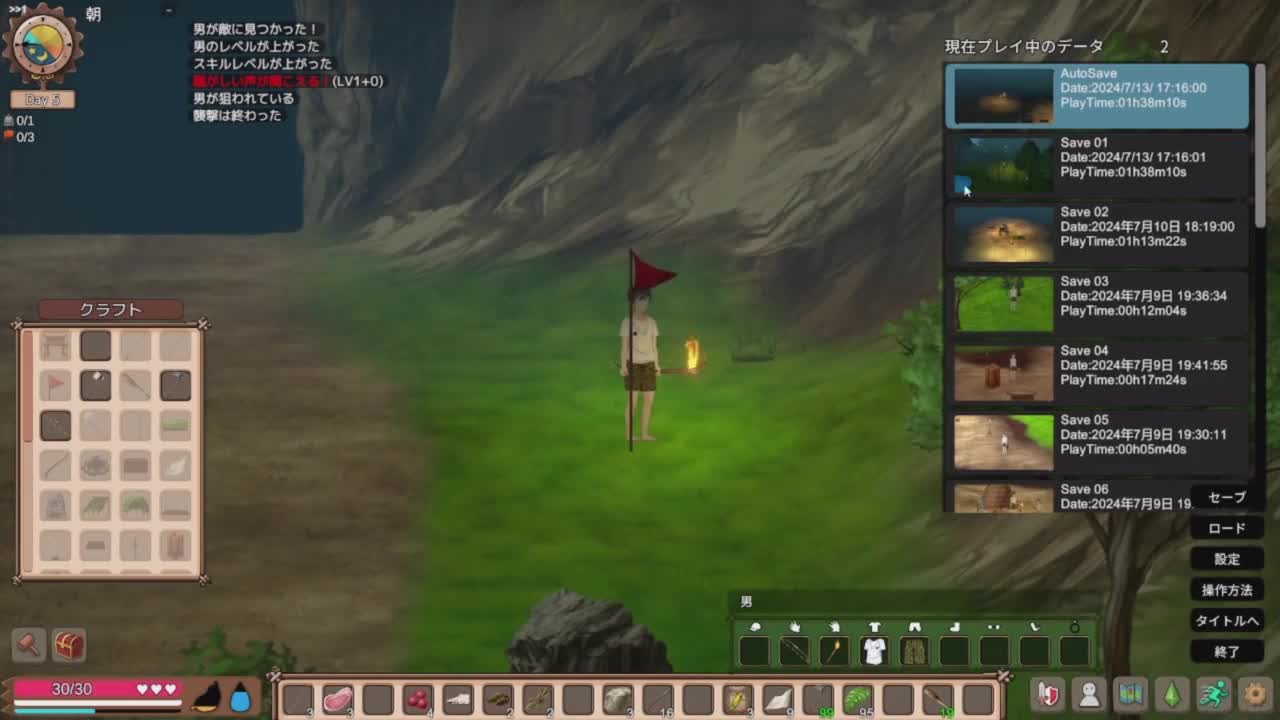Viewport: 1280px width, 720px height.
Task: Pick the Save 03 slot
Action: coord(1097,303)
